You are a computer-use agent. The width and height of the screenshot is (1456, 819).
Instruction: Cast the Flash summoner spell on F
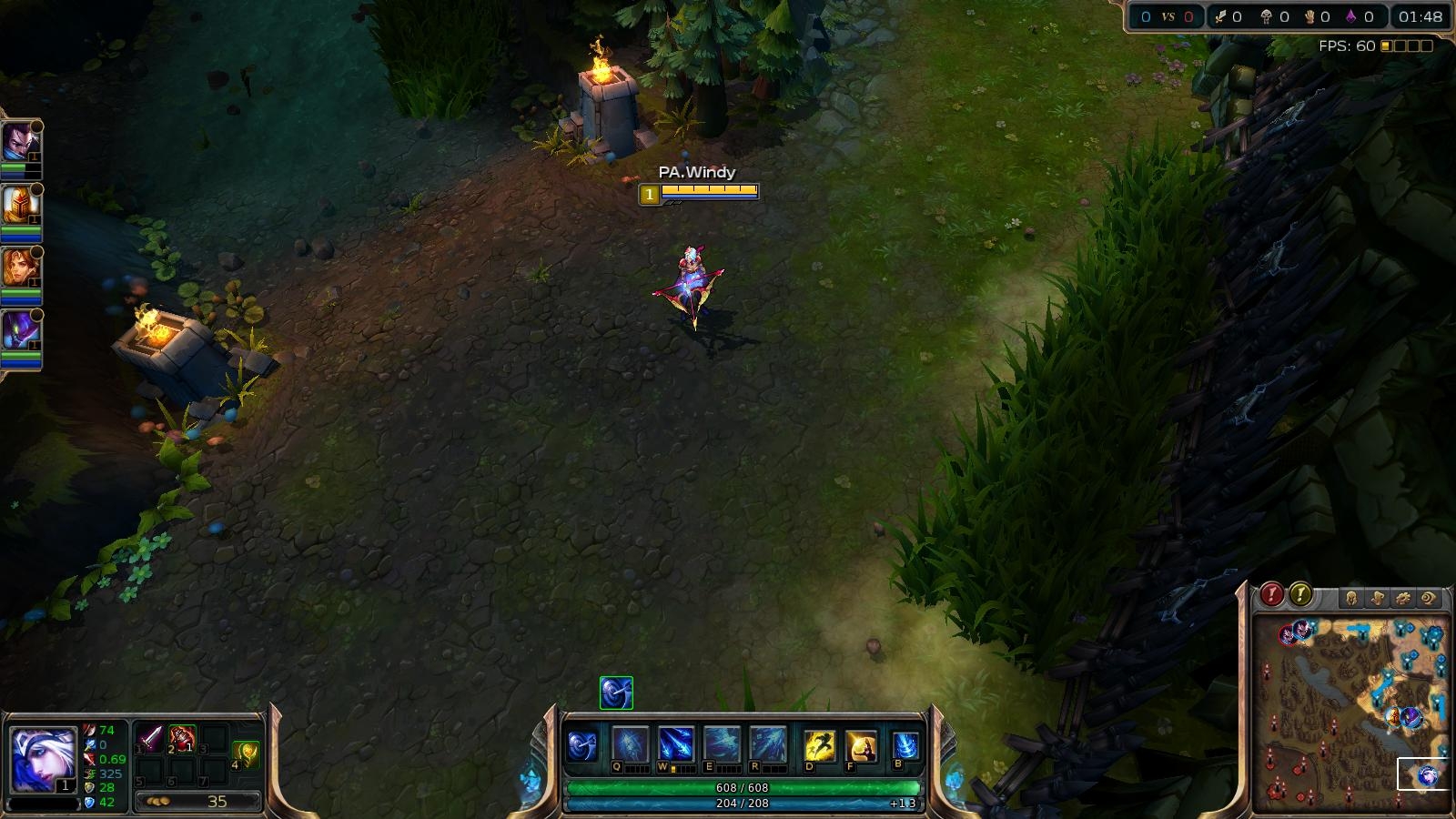click(x=861, y=746)
